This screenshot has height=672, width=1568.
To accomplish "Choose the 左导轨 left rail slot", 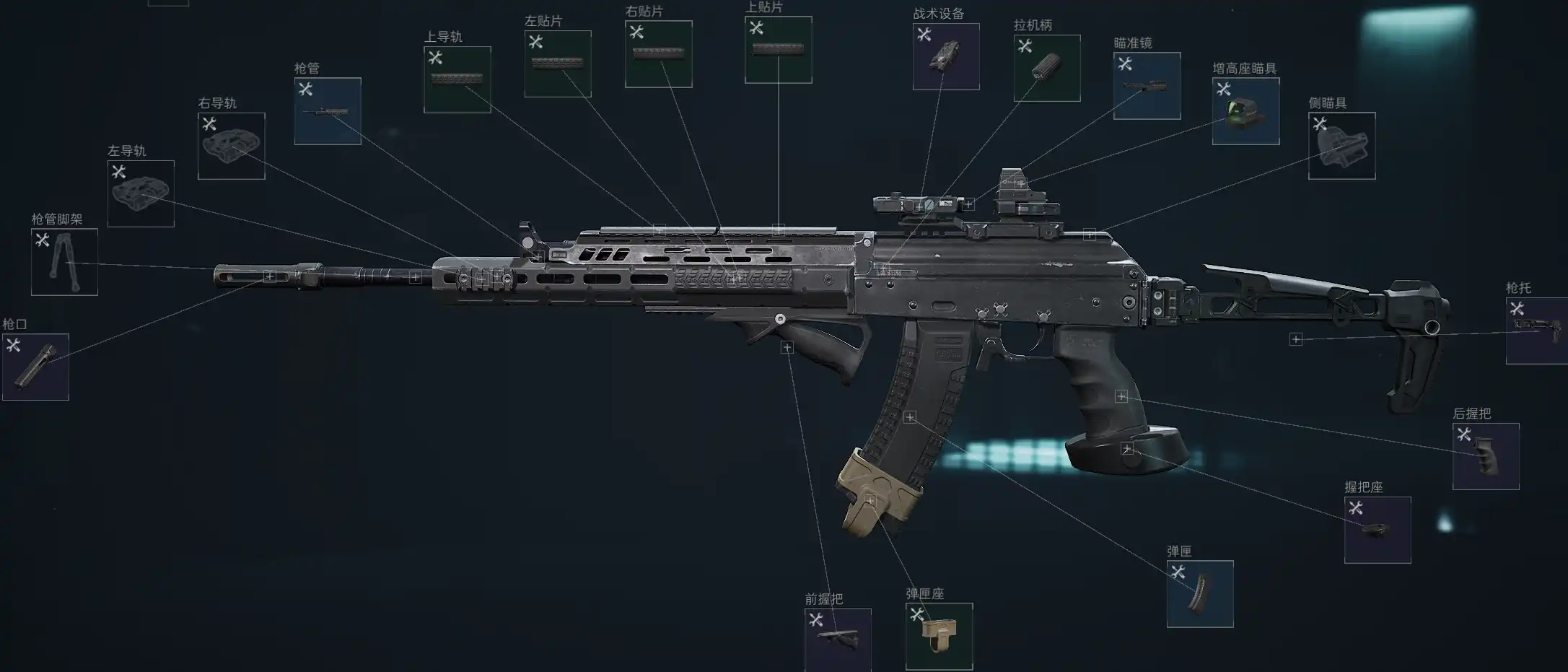I will click(141, 193).
